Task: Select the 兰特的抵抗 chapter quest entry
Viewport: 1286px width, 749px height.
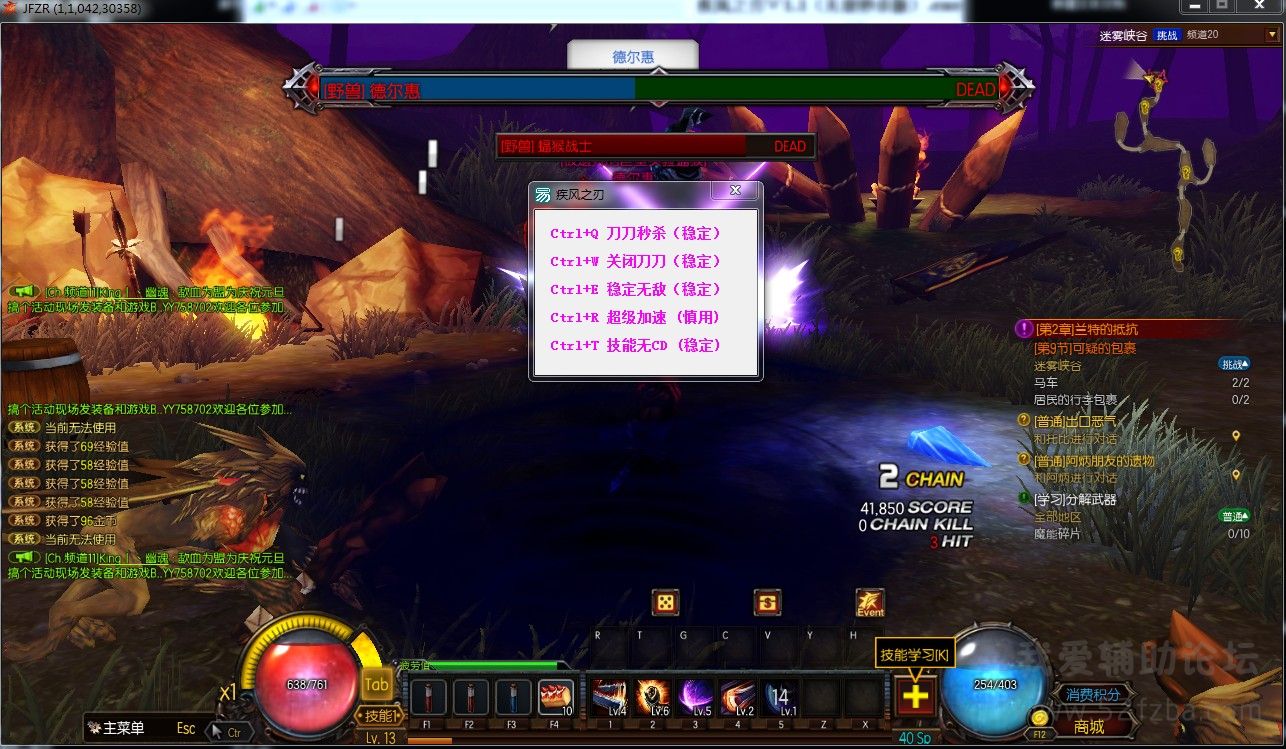Action: coord(1086,329)
